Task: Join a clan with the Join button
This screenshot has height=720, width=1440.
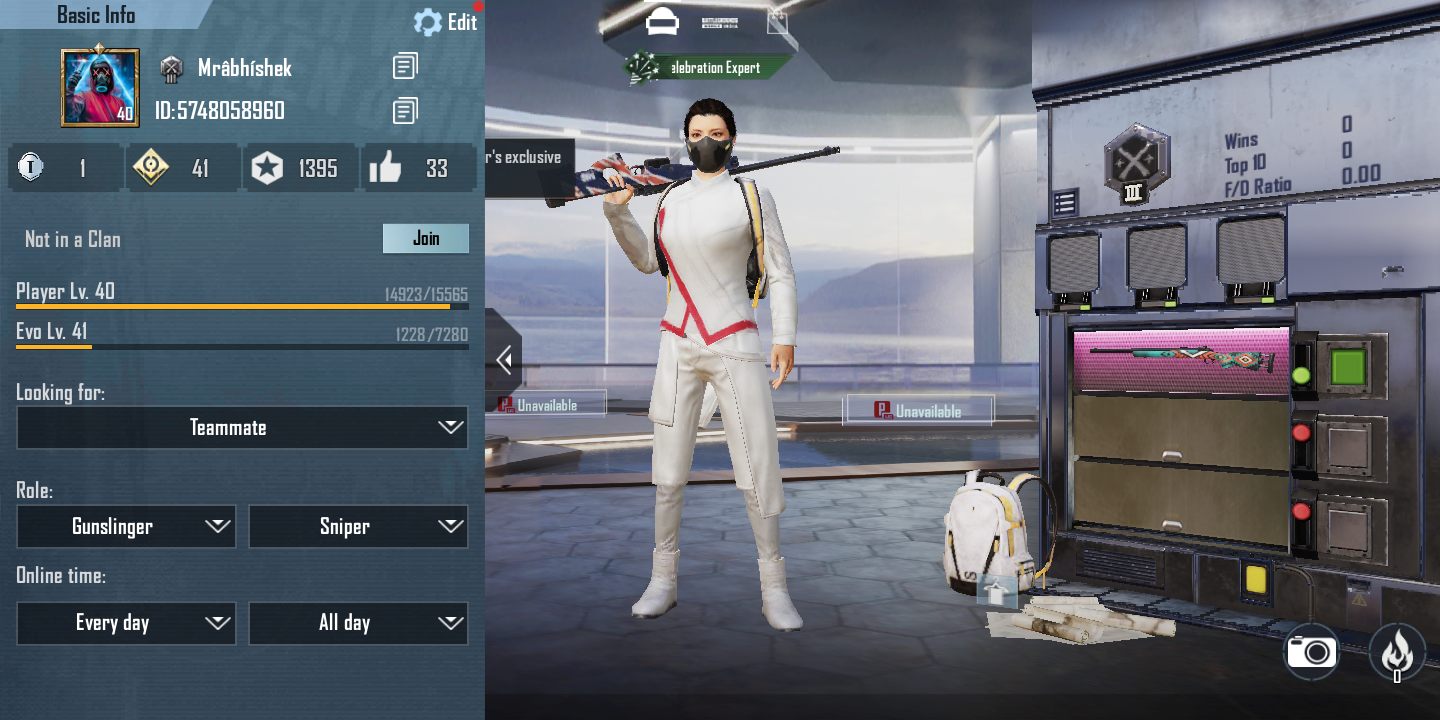Action: [426, 238]
